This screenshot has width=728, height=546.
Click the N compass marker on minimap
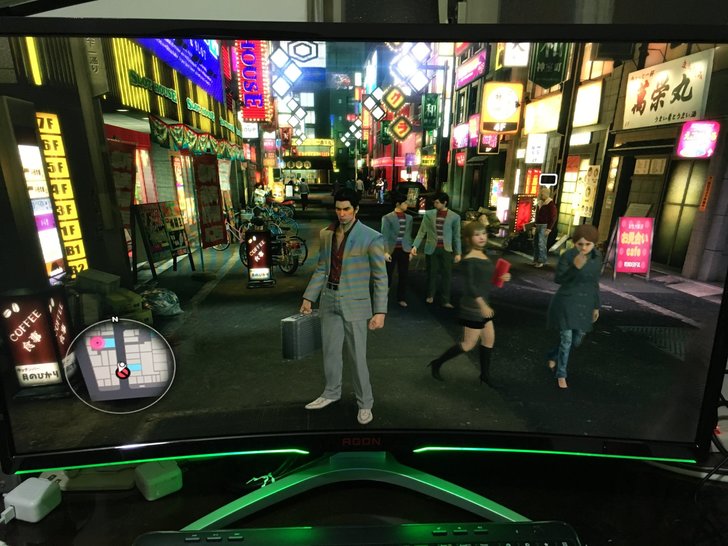pyautogui.click(x=115, y=319)
